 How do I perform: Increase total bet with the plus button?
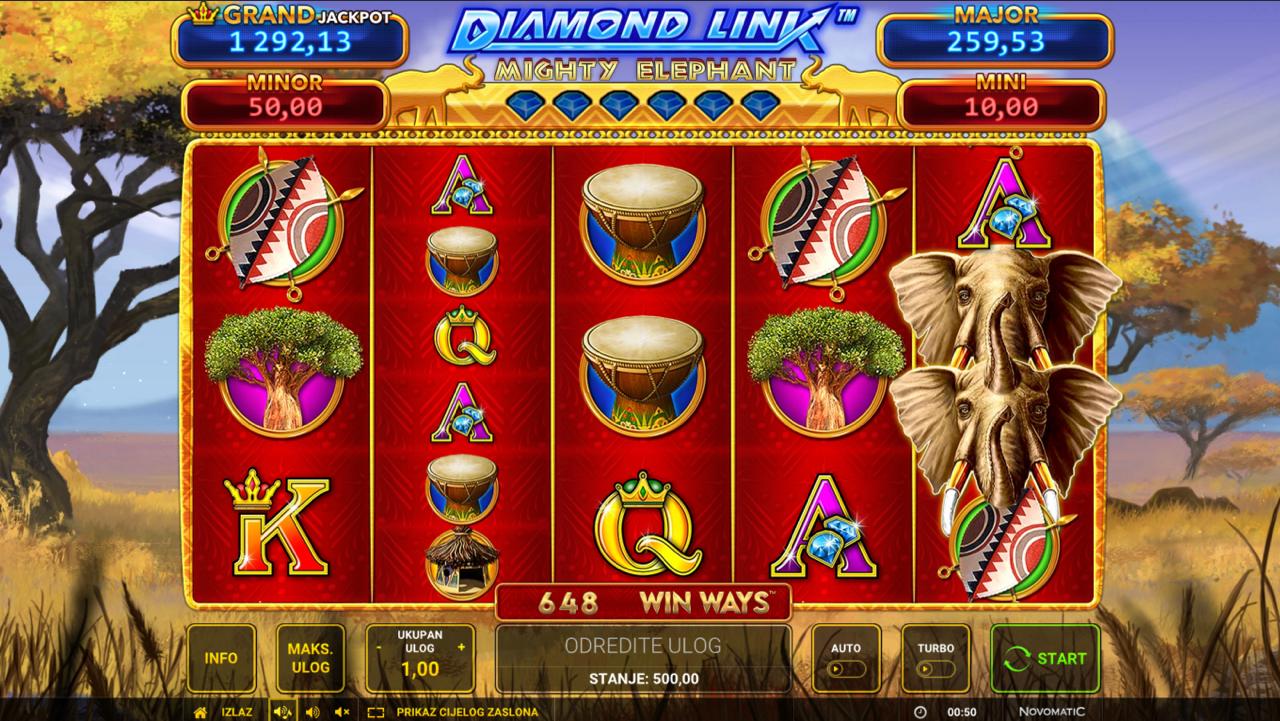click(x=461, y=647)
